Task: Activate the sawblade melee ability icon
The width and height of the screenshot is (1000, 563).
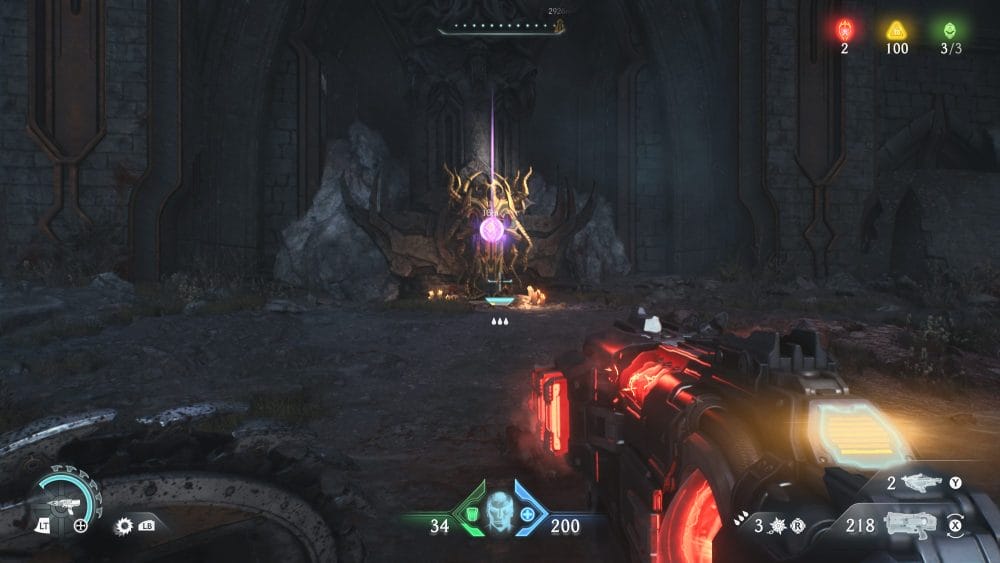Action: (125, 524)
